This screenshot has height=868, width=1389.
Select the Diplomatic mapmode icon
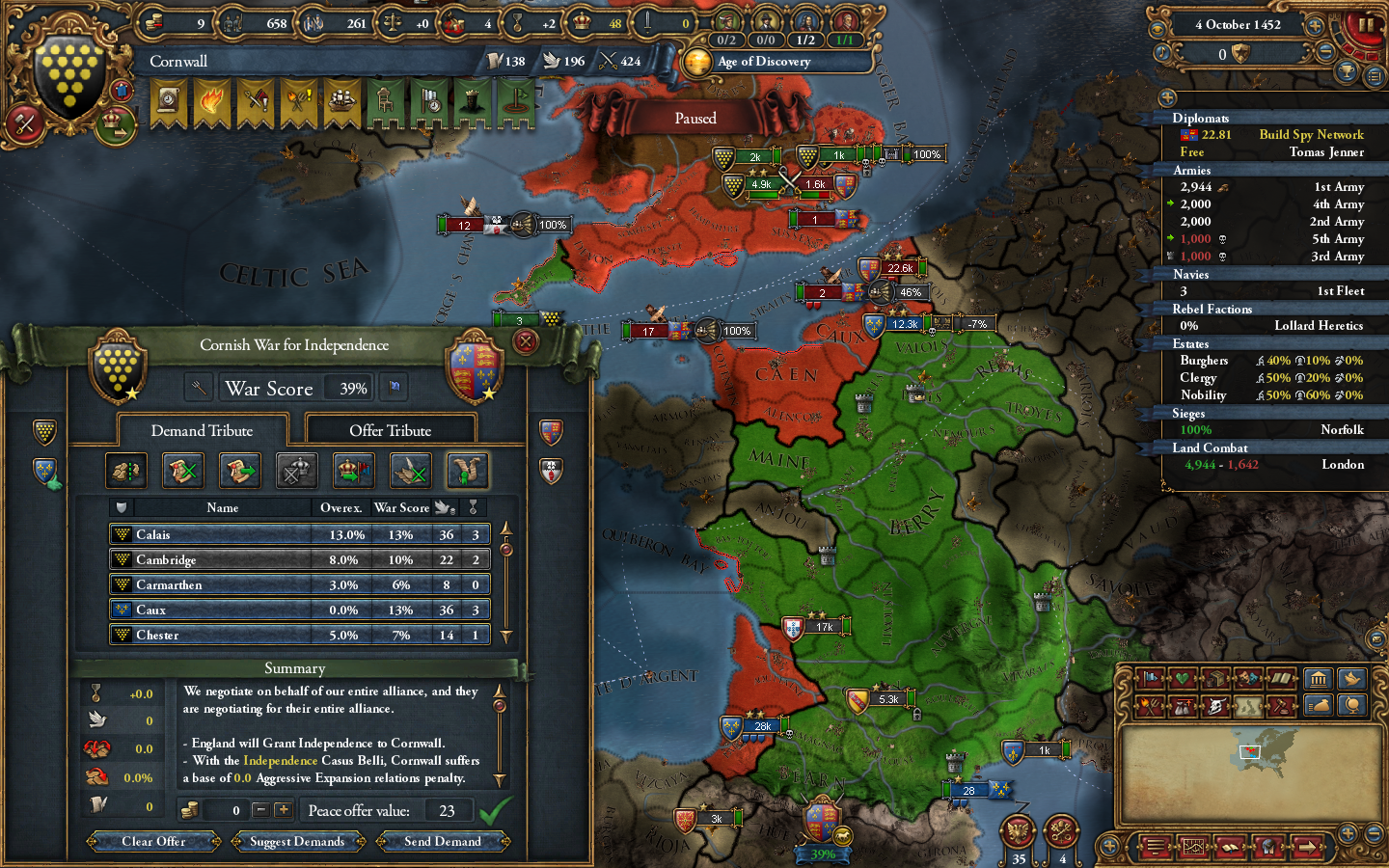pos(1149,678)
